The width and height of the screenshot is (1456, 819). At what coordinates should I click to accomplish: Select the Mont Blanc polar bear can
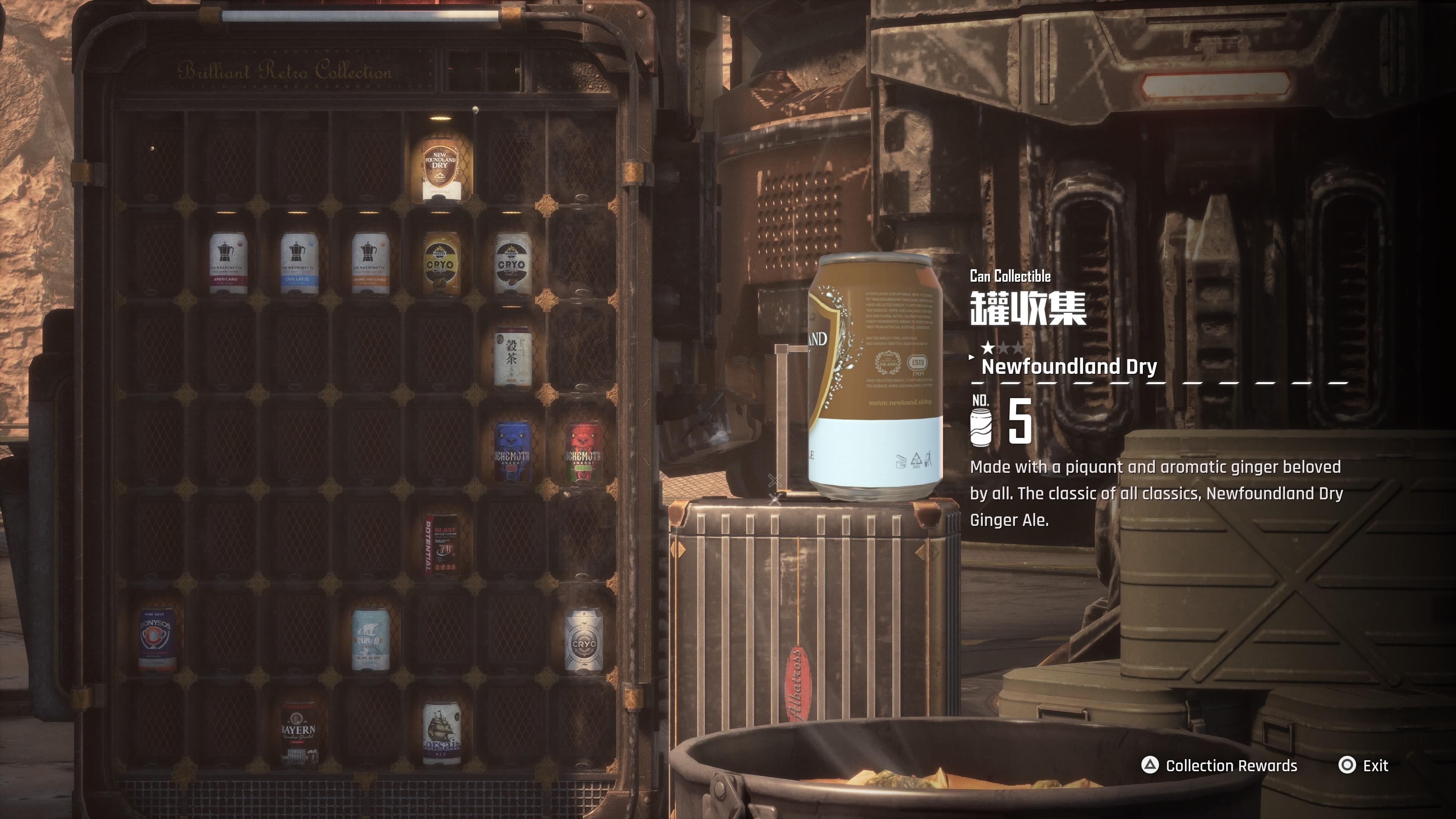[370, 640]
